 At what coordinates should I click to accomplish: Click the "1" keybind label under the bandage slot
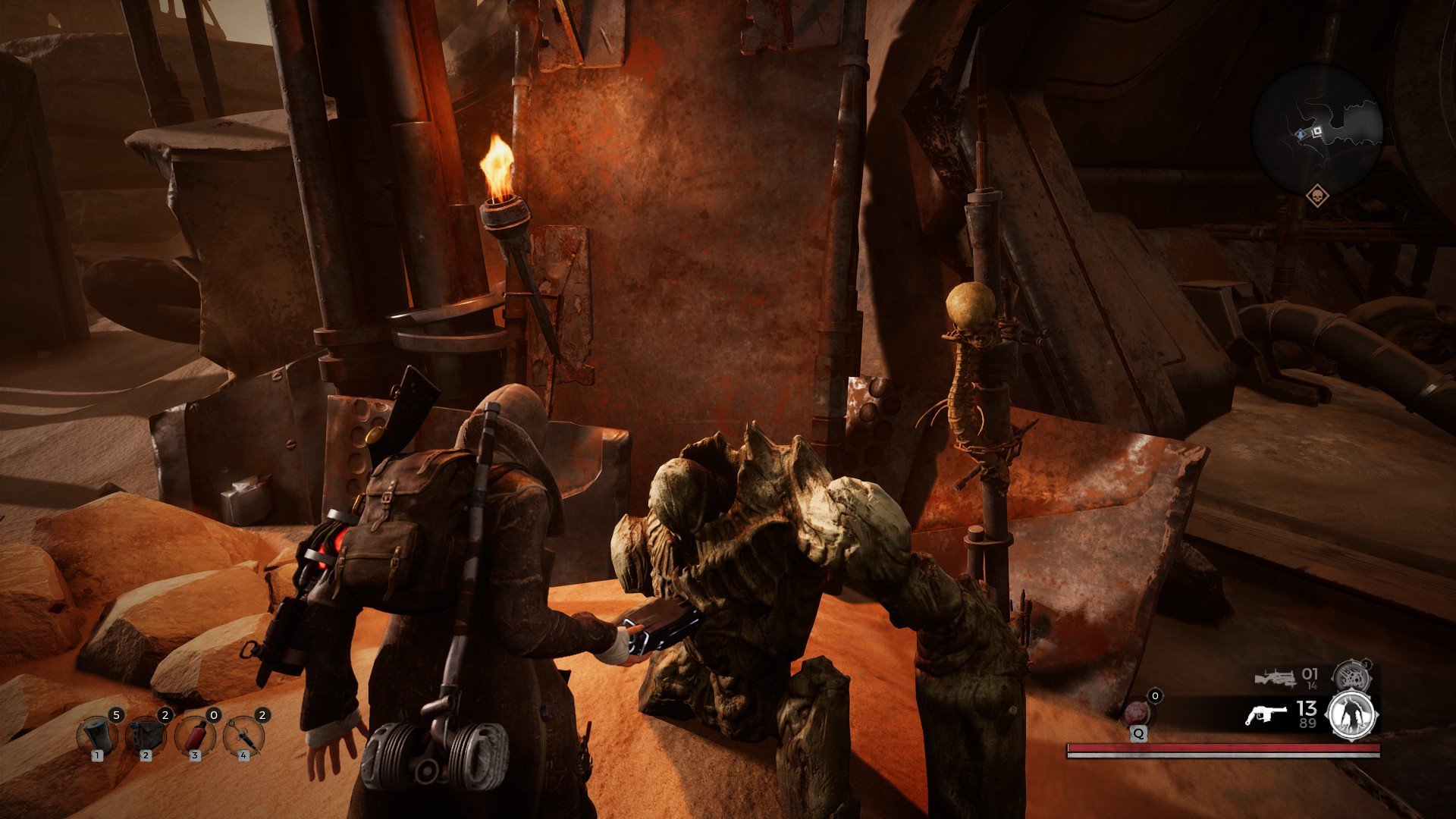[97, 756]
